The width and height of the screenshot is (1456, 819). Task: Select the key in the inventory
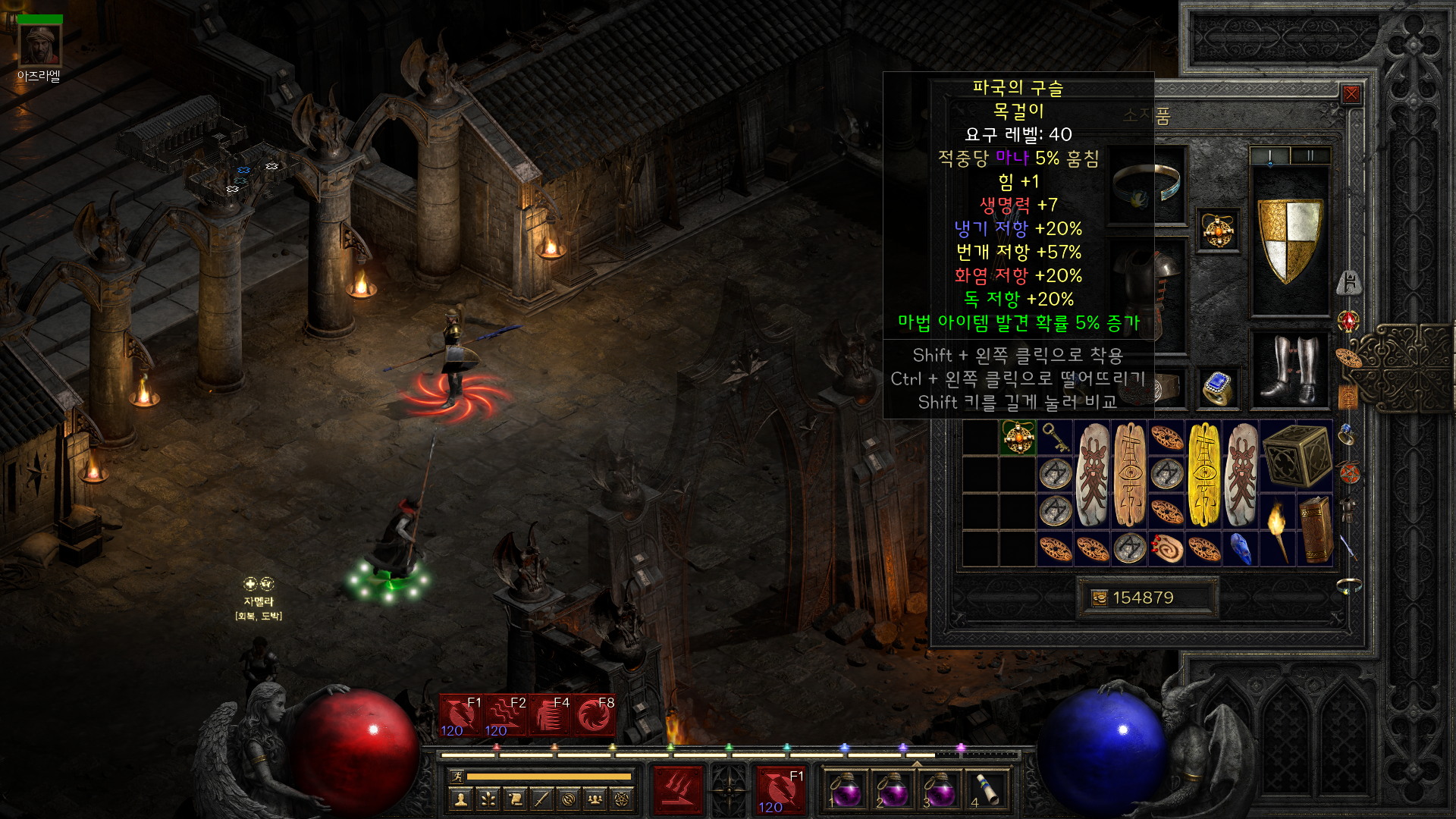point(1055,438)
